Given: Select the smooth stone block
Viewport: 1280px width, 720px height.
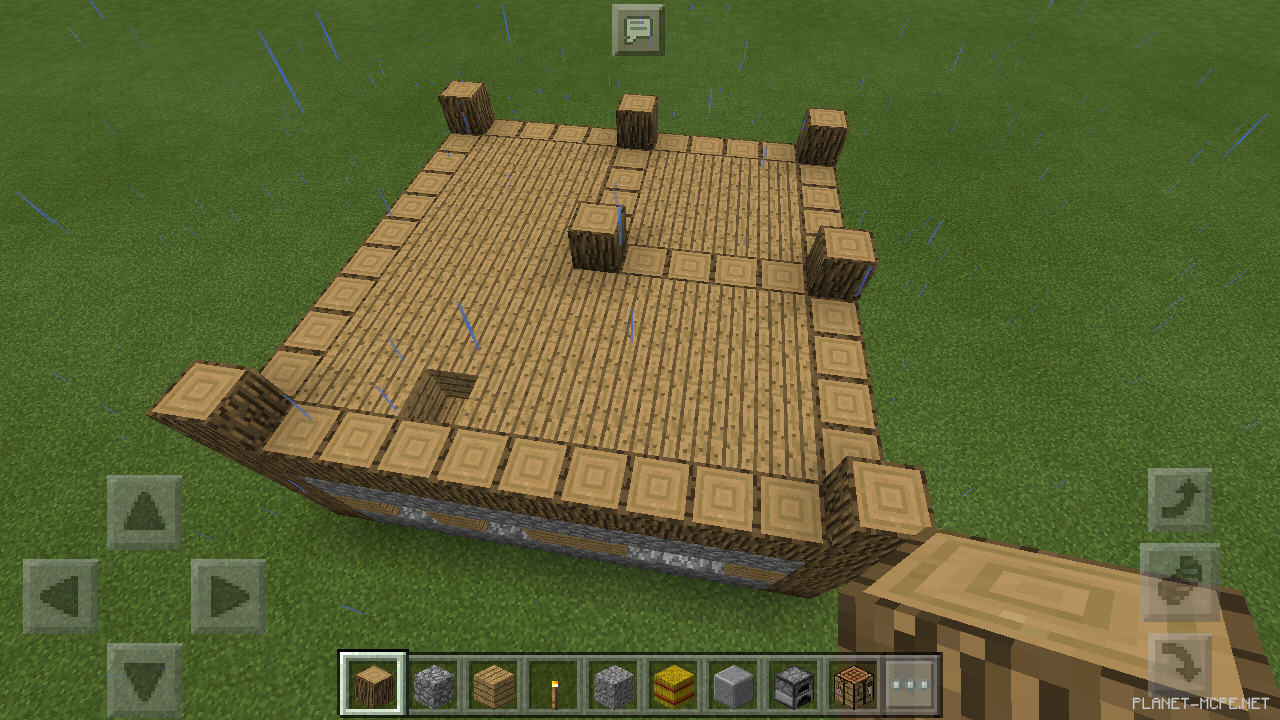Looking at the screenshot, I should tap(732, 683).
